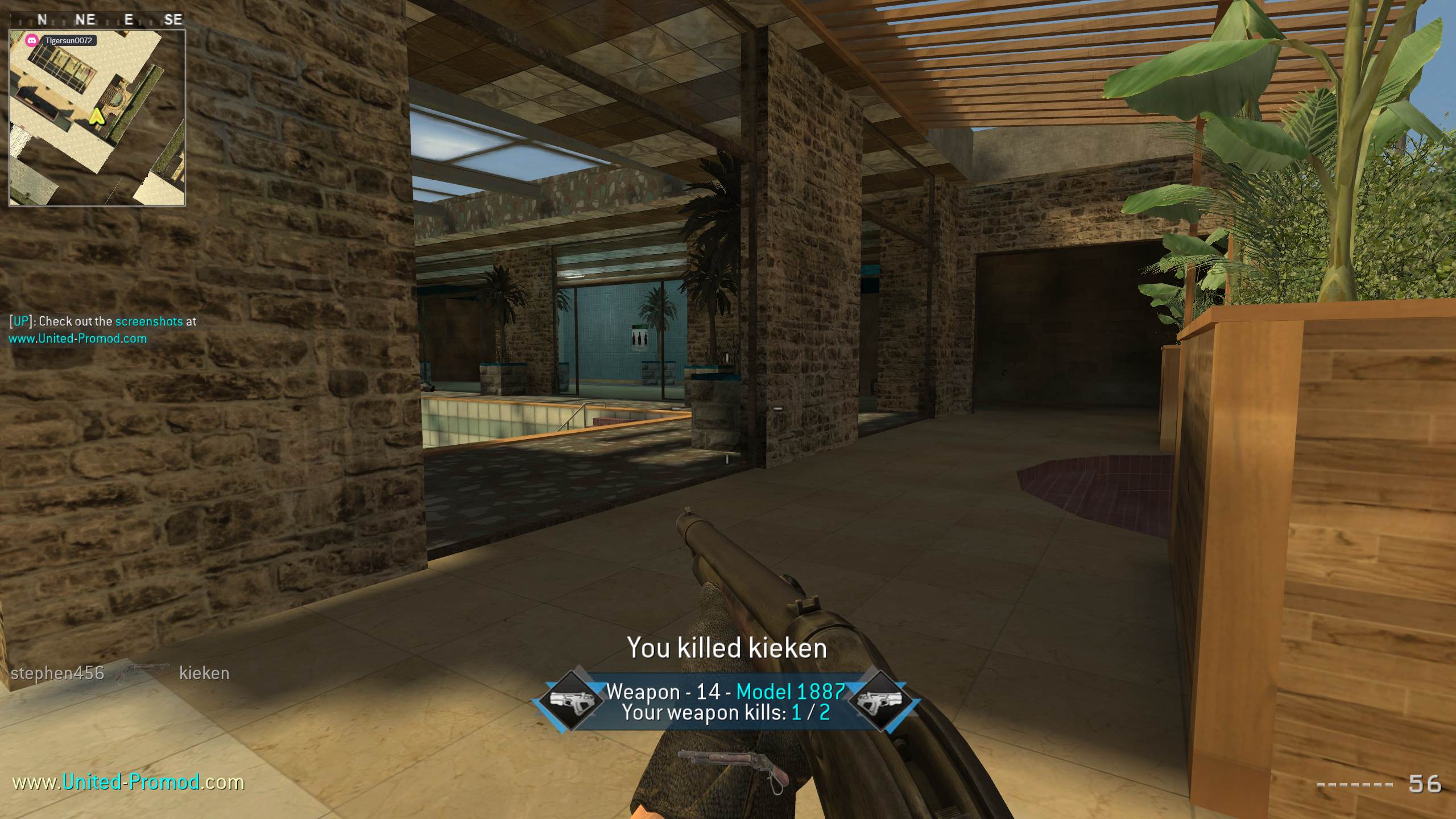Click the stephen456 killfeed entry
The height and width of the screenshot is (819, 1456).
click(57, 673)
